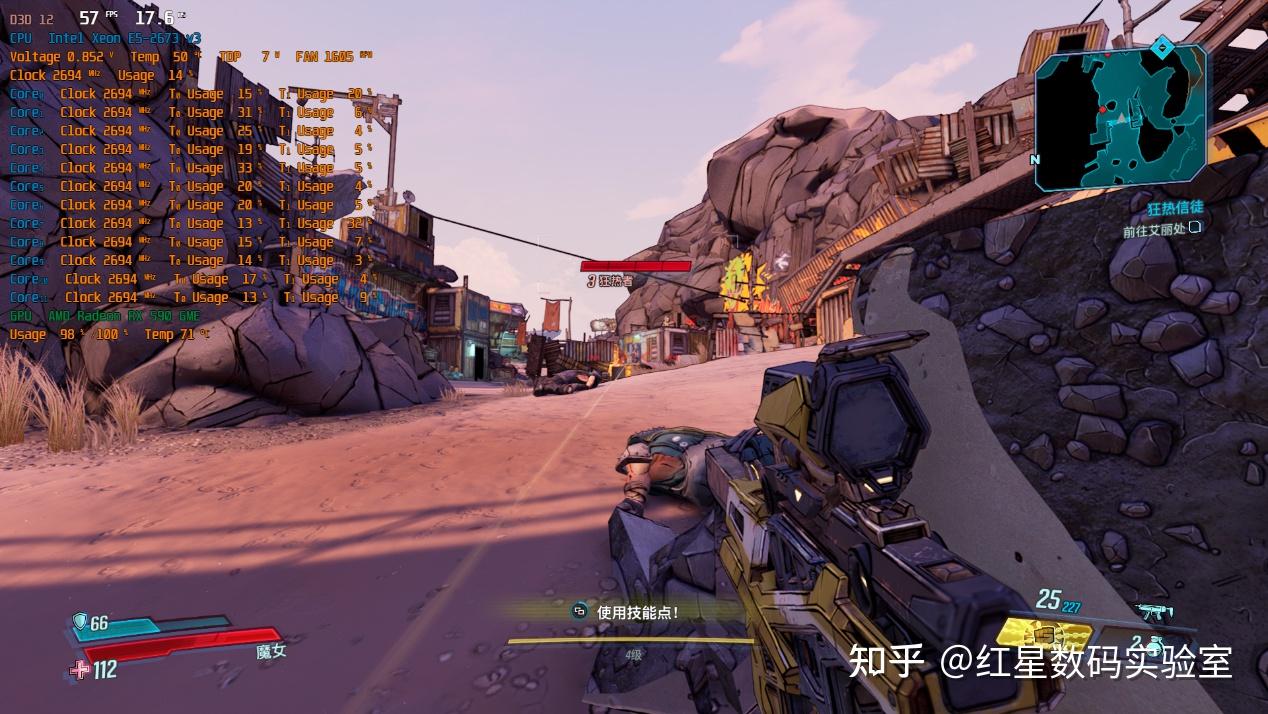Open the minimap in the top-right corner

(x=1120, y=118)
